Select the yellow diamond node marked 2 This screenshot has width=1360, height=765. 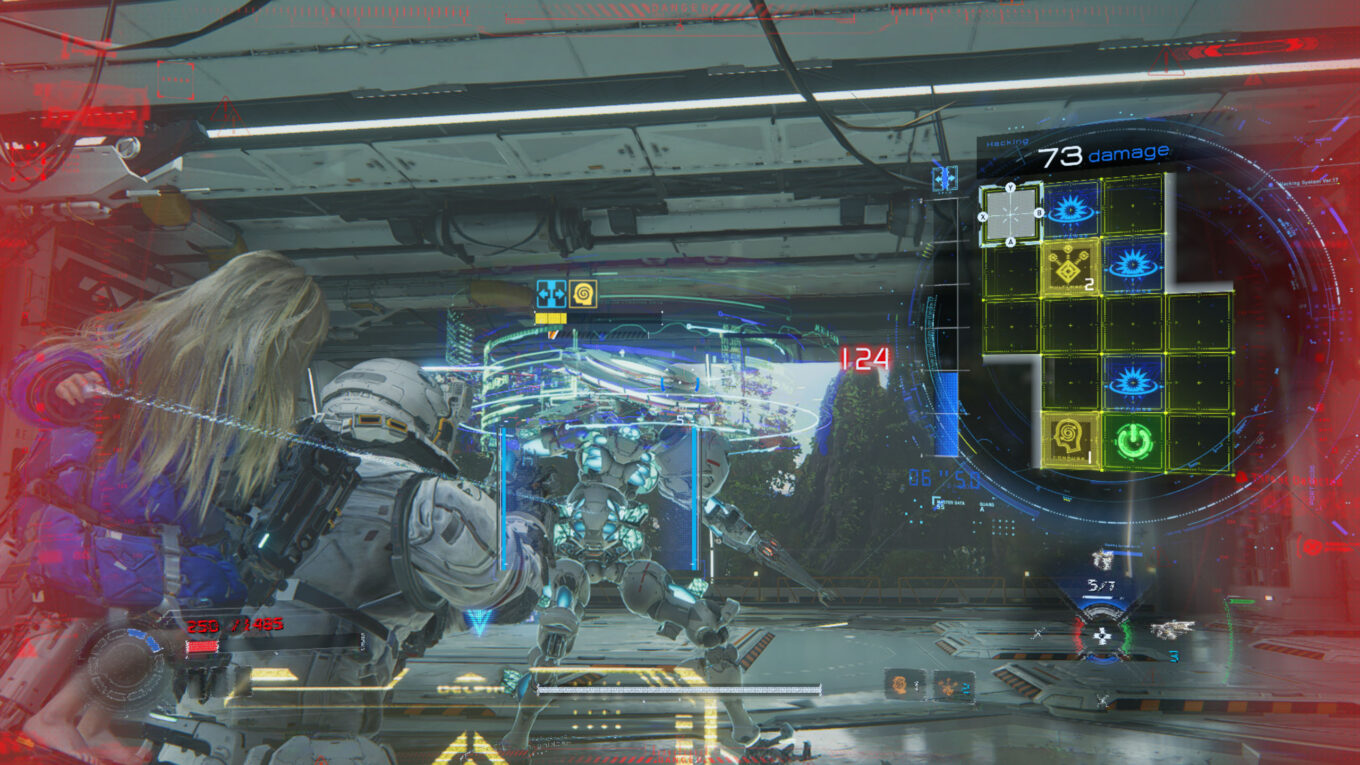tap(1071, 267)
